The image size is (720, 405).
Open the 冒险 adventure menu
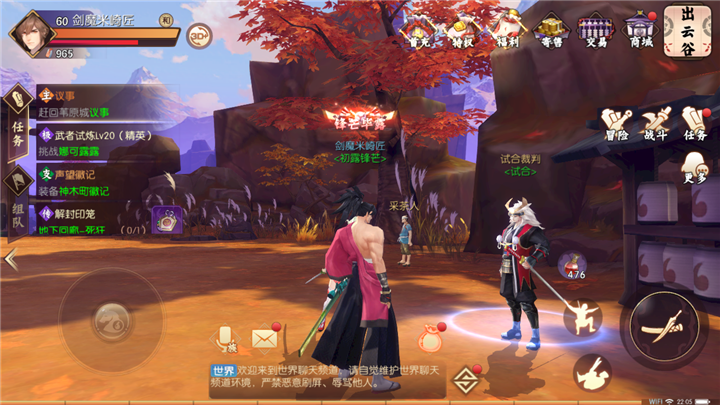[x=617, y=124]
